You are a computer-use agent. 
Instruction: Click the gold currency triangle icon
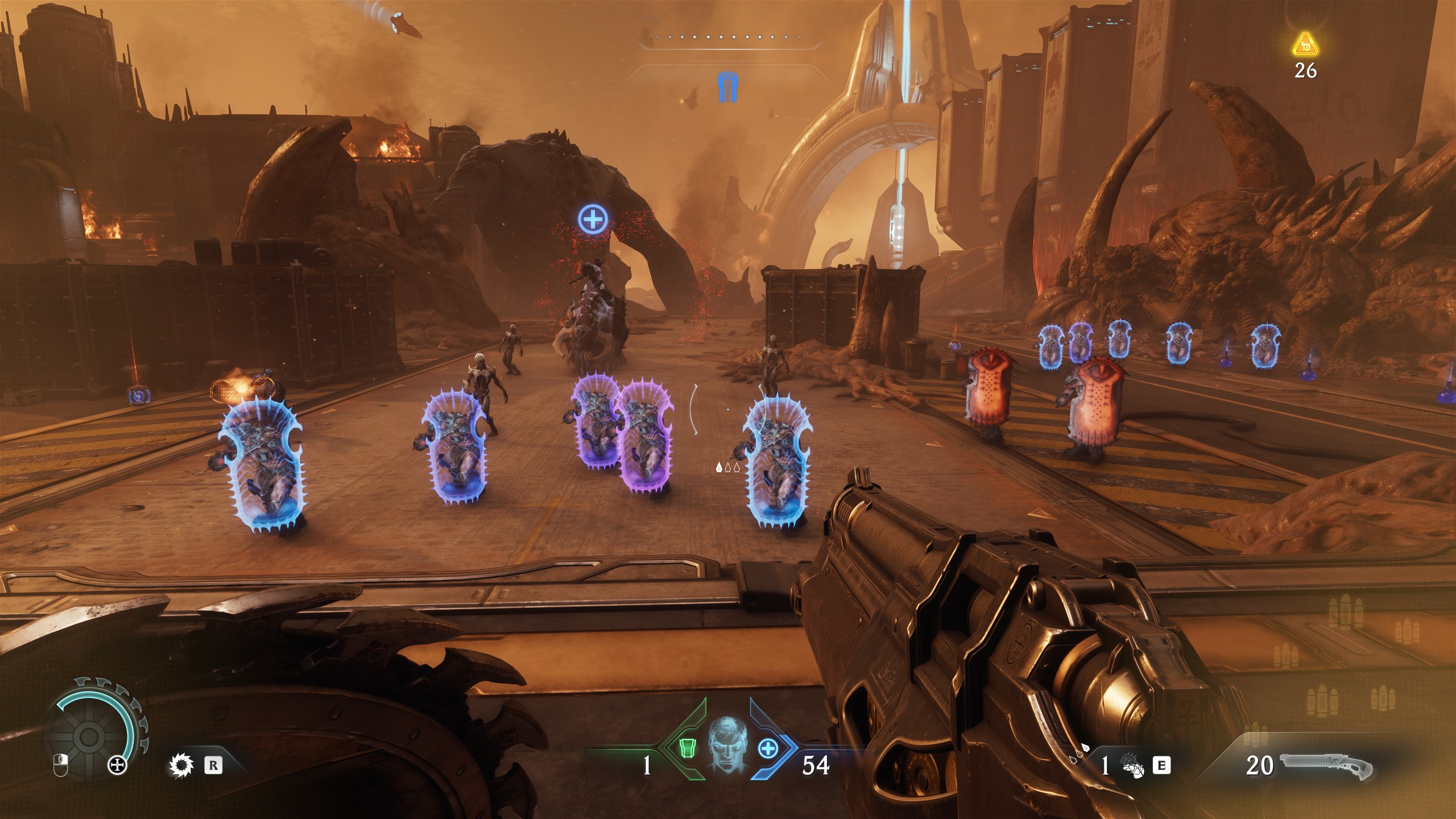click(1305, 44)
